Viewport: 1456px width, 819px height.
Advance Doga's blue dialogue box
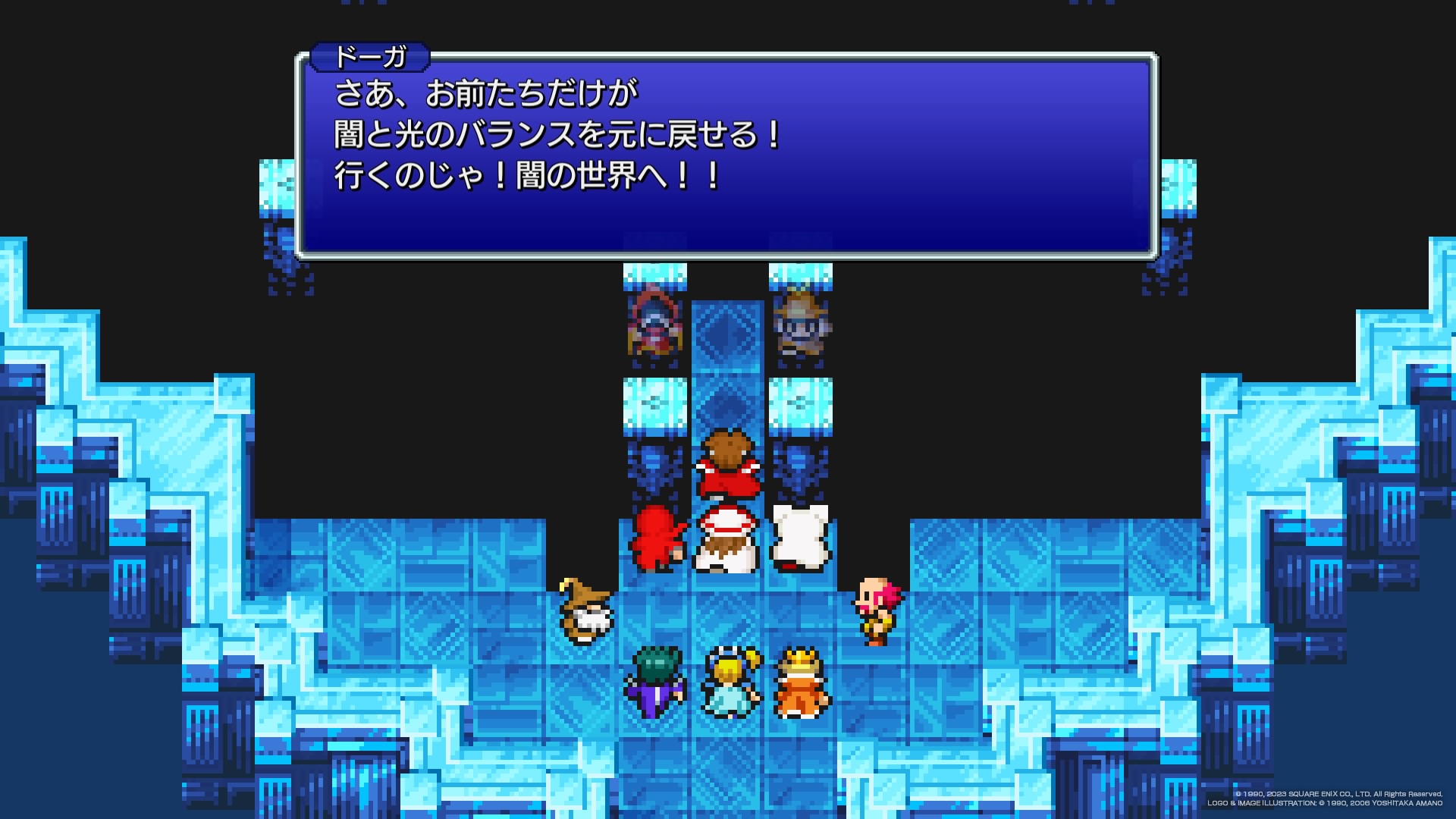coord(726,155)
